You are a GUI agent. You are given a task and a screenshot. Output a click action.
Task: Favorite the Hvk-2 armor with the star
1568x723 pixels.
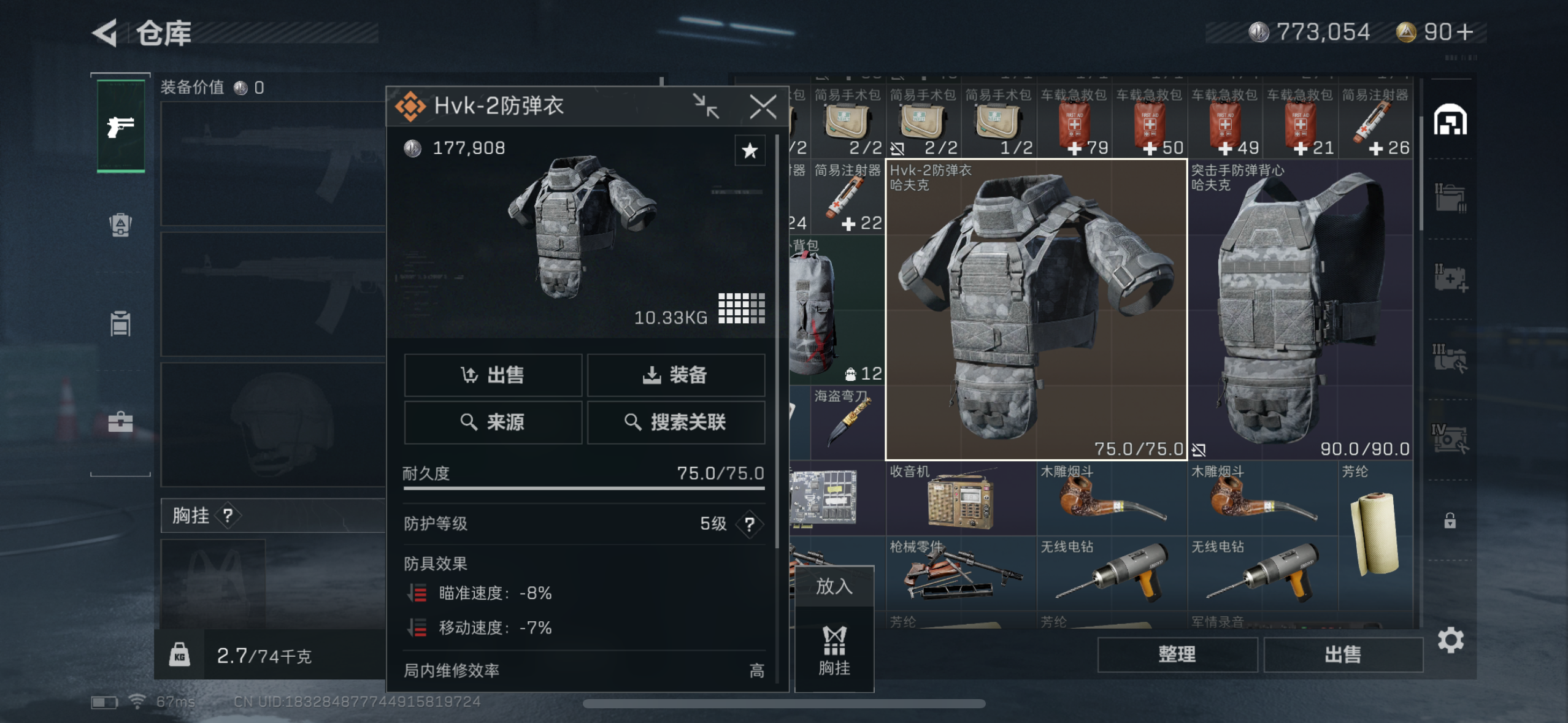click(750, 151)
